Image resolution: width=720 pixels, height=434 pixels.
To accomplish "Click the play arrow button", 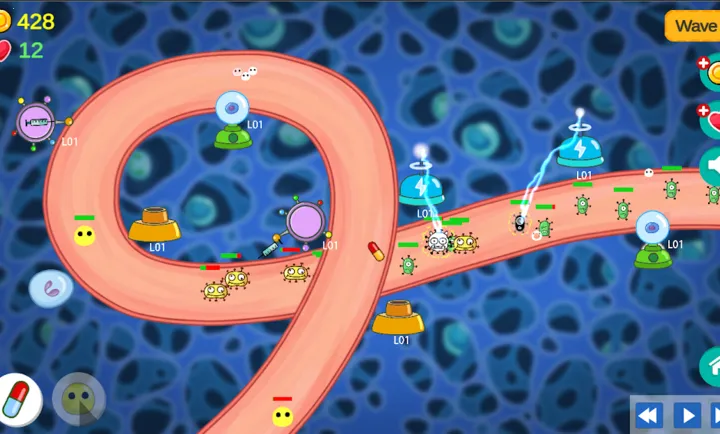I will point(687,415).
